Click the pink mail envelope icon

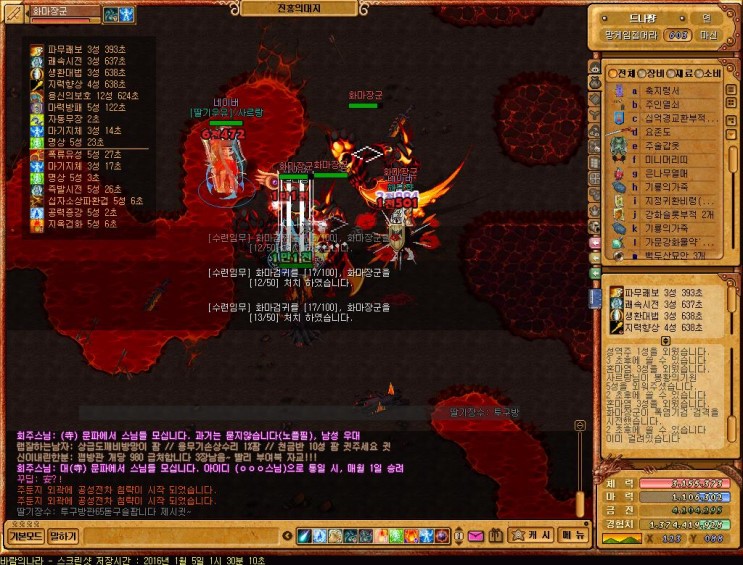click(x=475, y=536)
